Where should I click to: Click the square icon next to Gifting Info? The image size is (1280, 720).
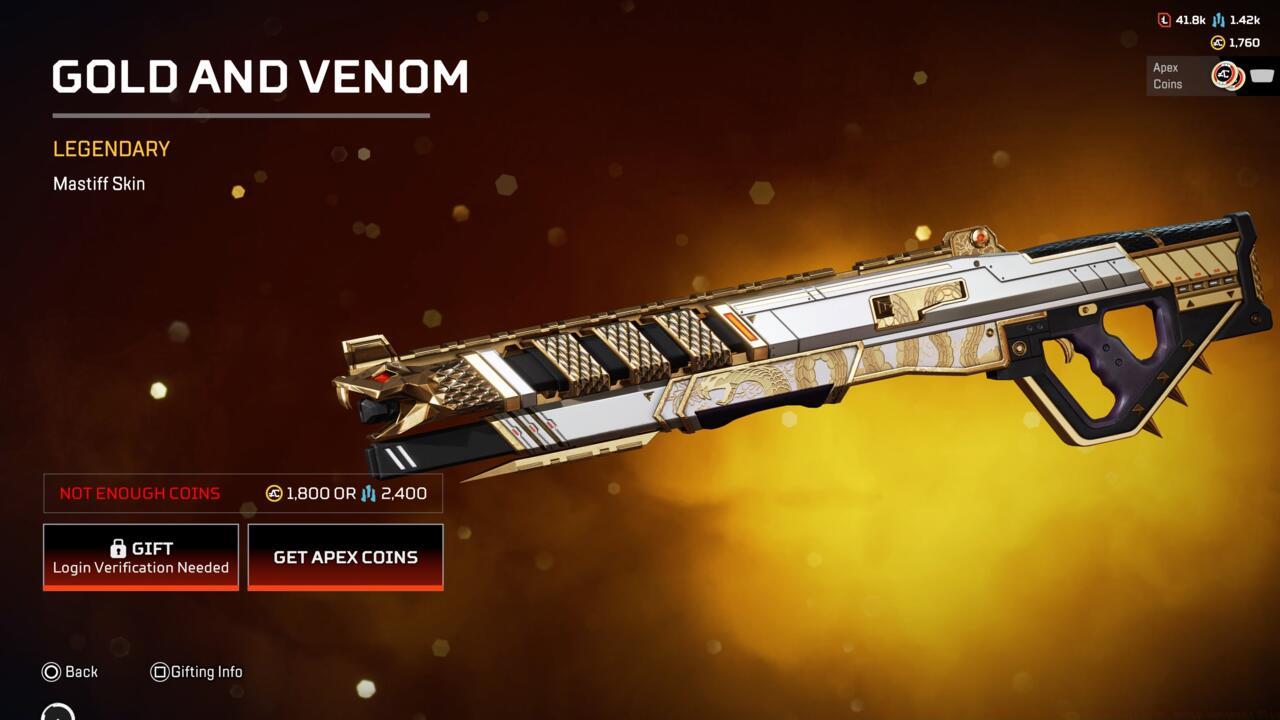coord(161,671)
